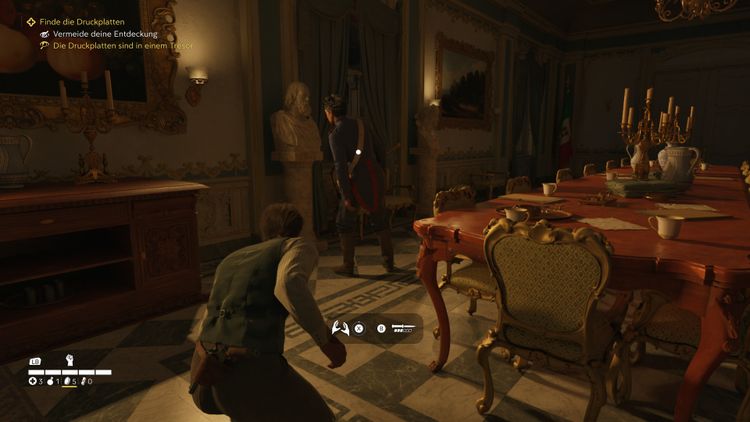Screen dimensions: 750x422
Task: Select the highlighted stone item icon
Action: (66, 381)
